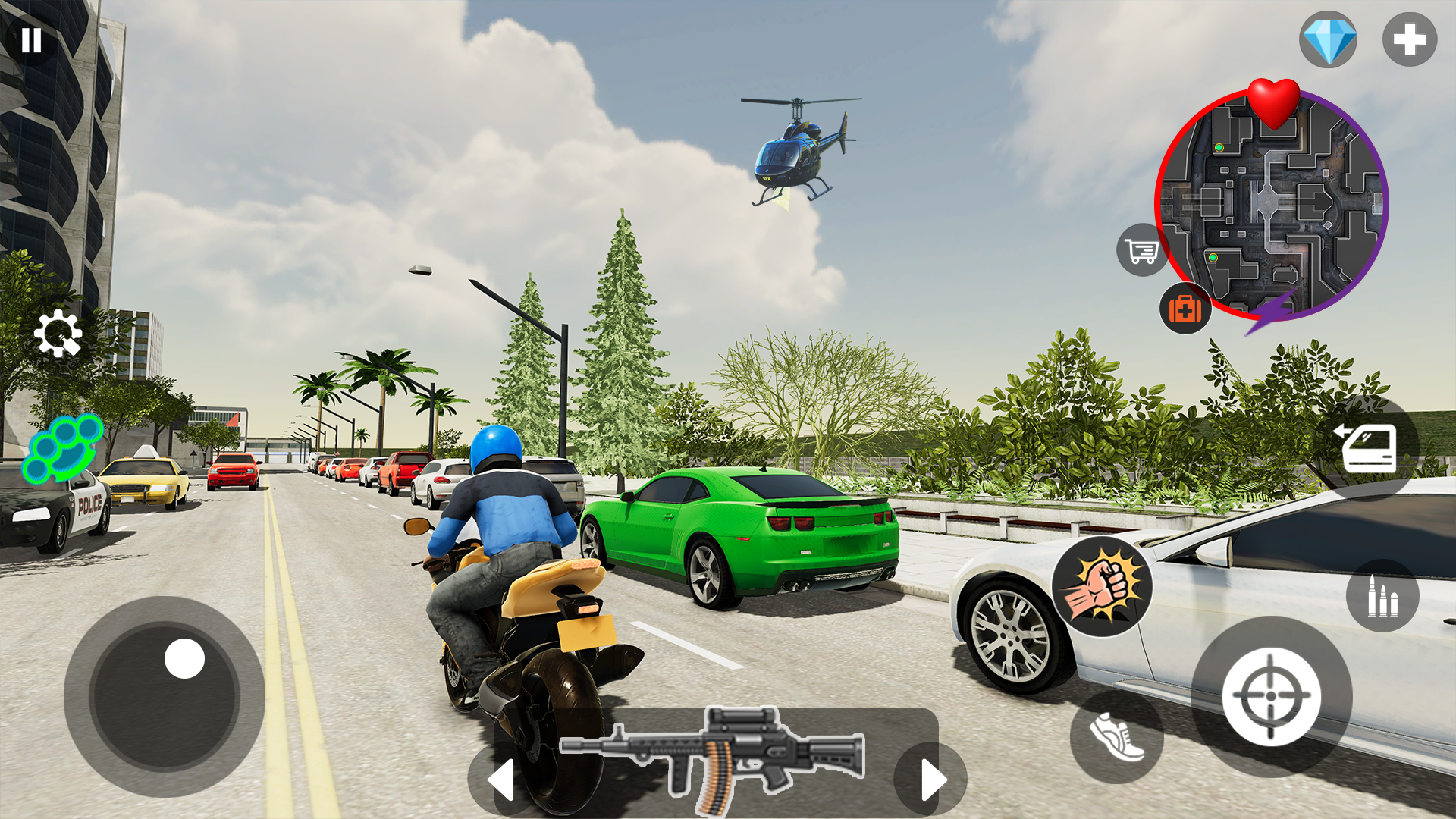1456x819 pixels.
Task: Open the shopping cart store icon
Action: pyautogui.click(x=1141, y=251)
